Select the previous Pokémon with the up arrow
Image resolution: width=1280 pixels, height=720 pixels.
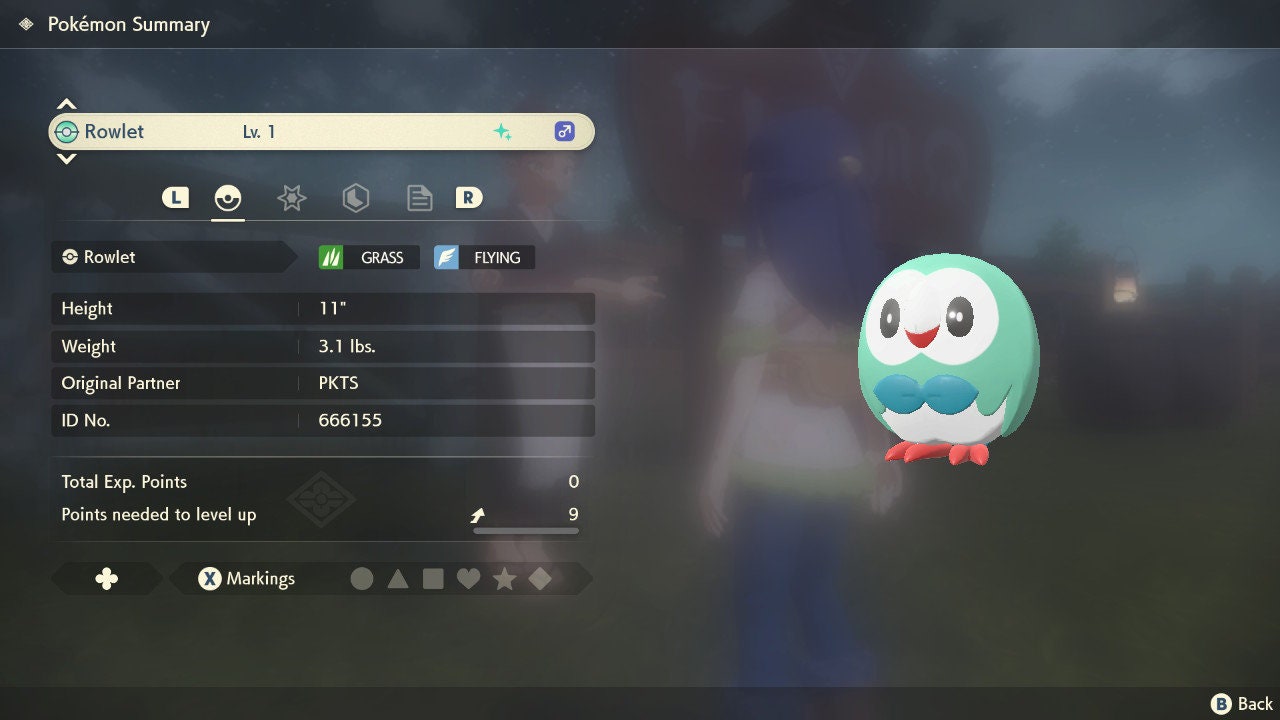[x=66, y=105]
